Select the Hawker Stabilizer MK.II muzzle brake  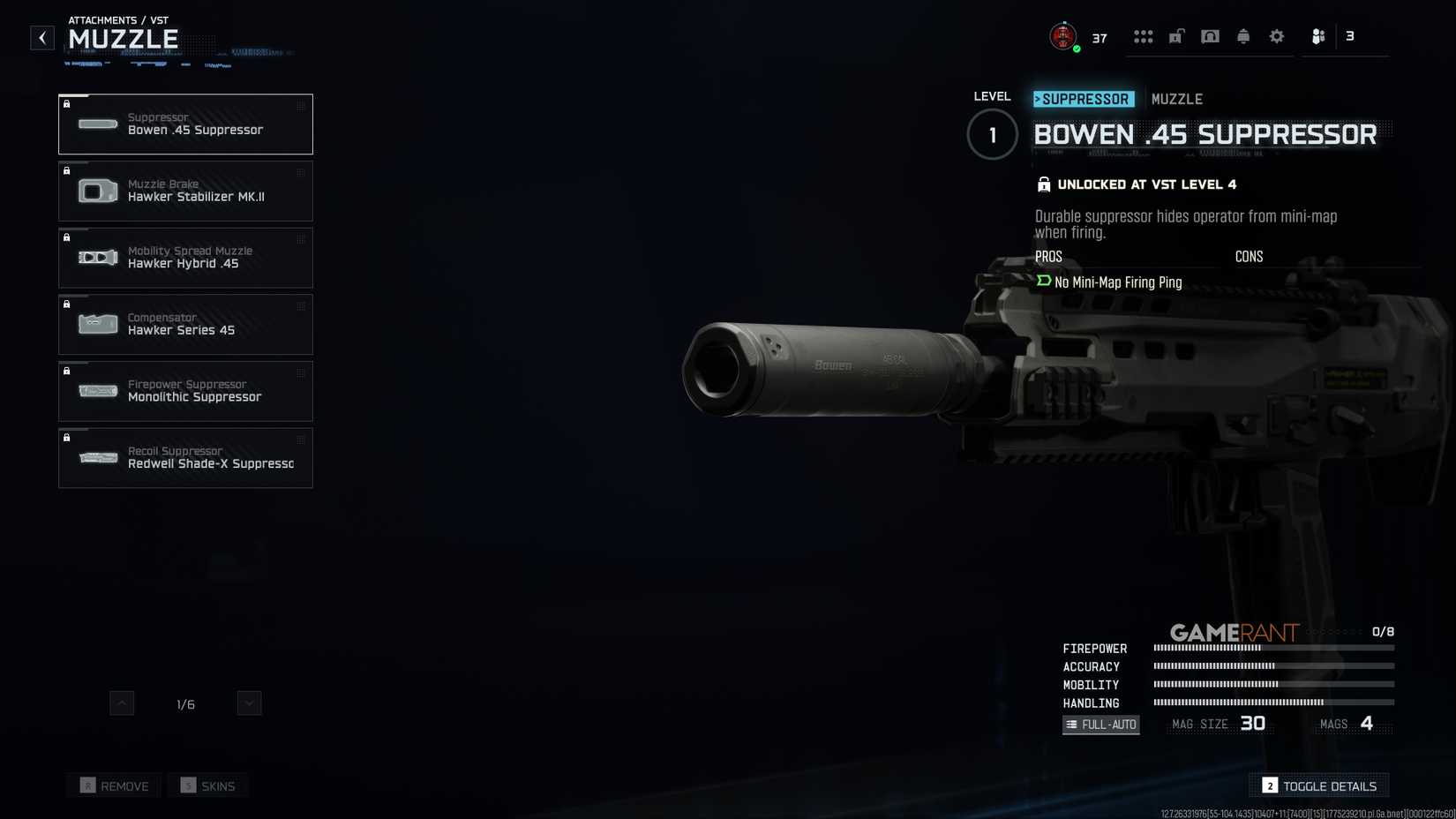click(x=185, y=191)
